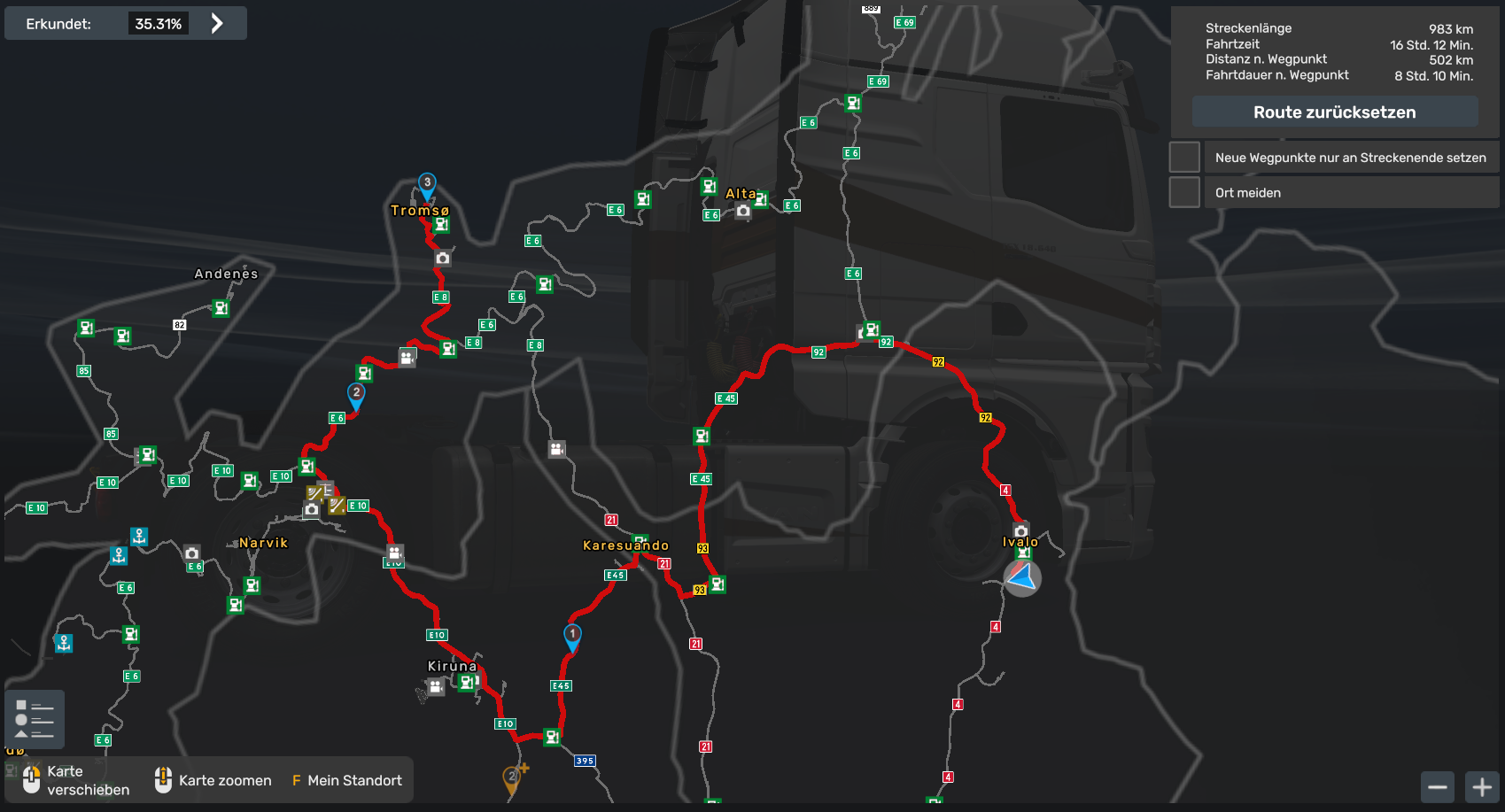
Task: Choose the Andenes city label
Action: [226, 274]
